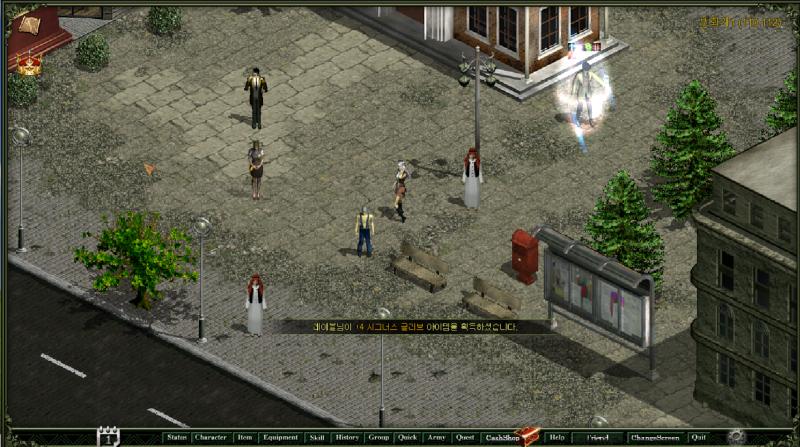Click the ChangeScreen button

[655, 437]
